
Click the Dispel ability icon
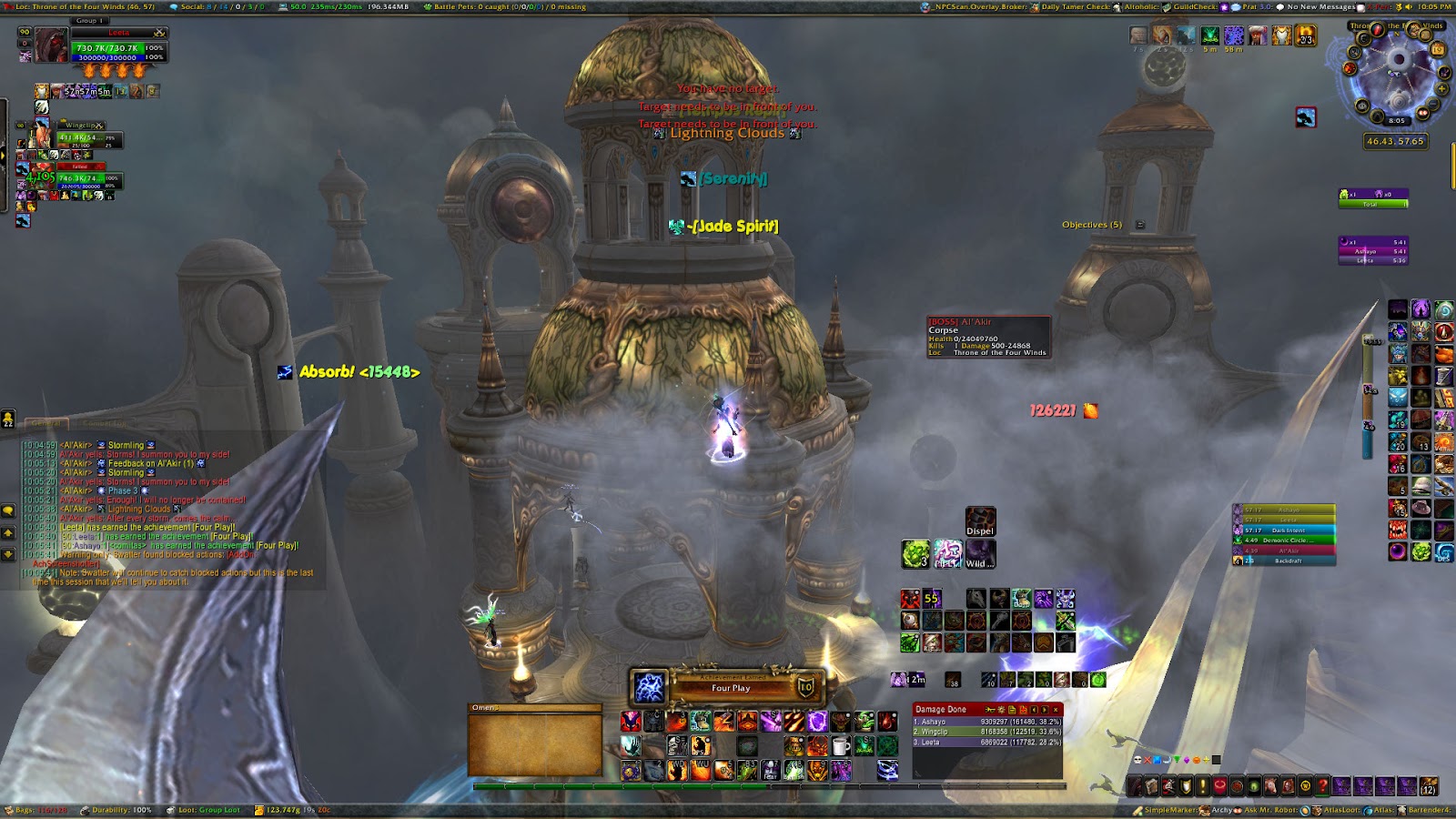click(980, 521)
